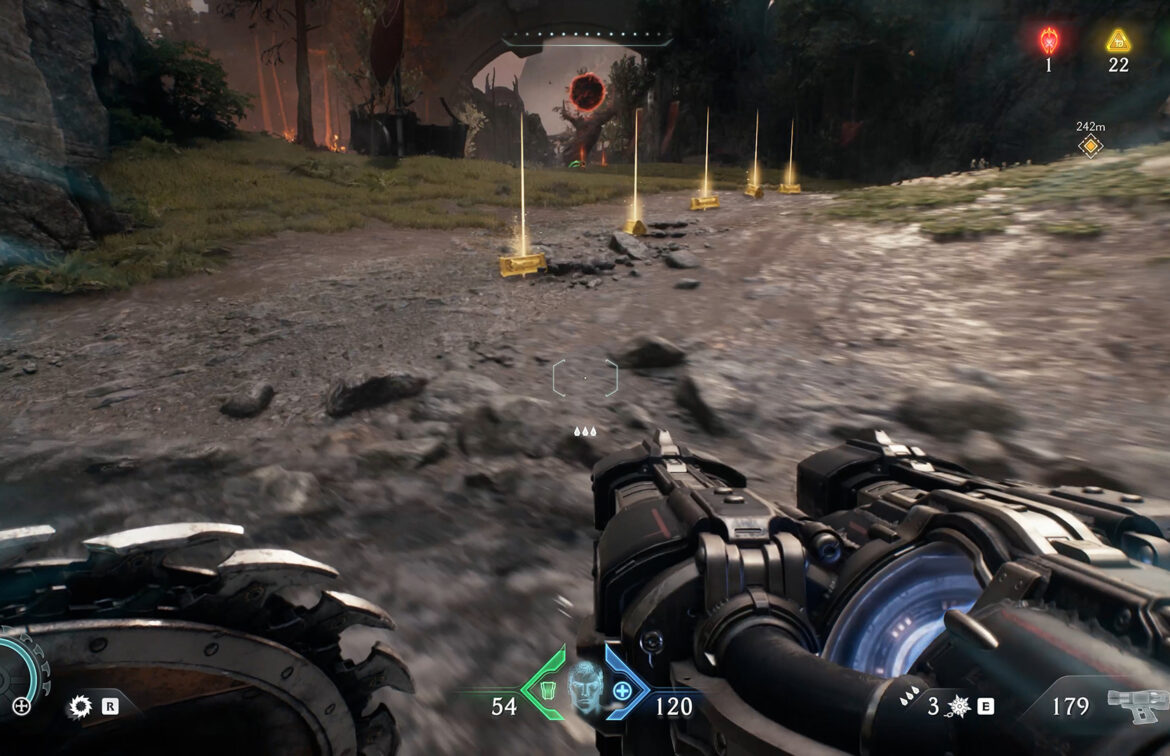The height and width of the screenshot is (756, 1170).
Task: Click the diamond objective waypoint marker
Action: click(1090, 146)
